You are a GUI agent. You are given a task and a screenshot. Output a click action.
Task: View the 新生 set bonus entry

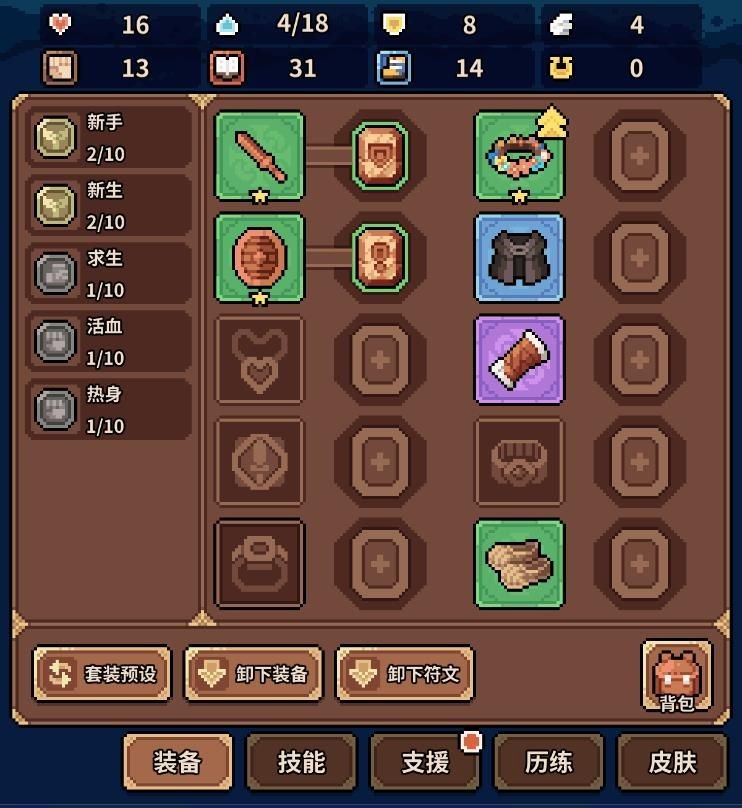(108, 206)
